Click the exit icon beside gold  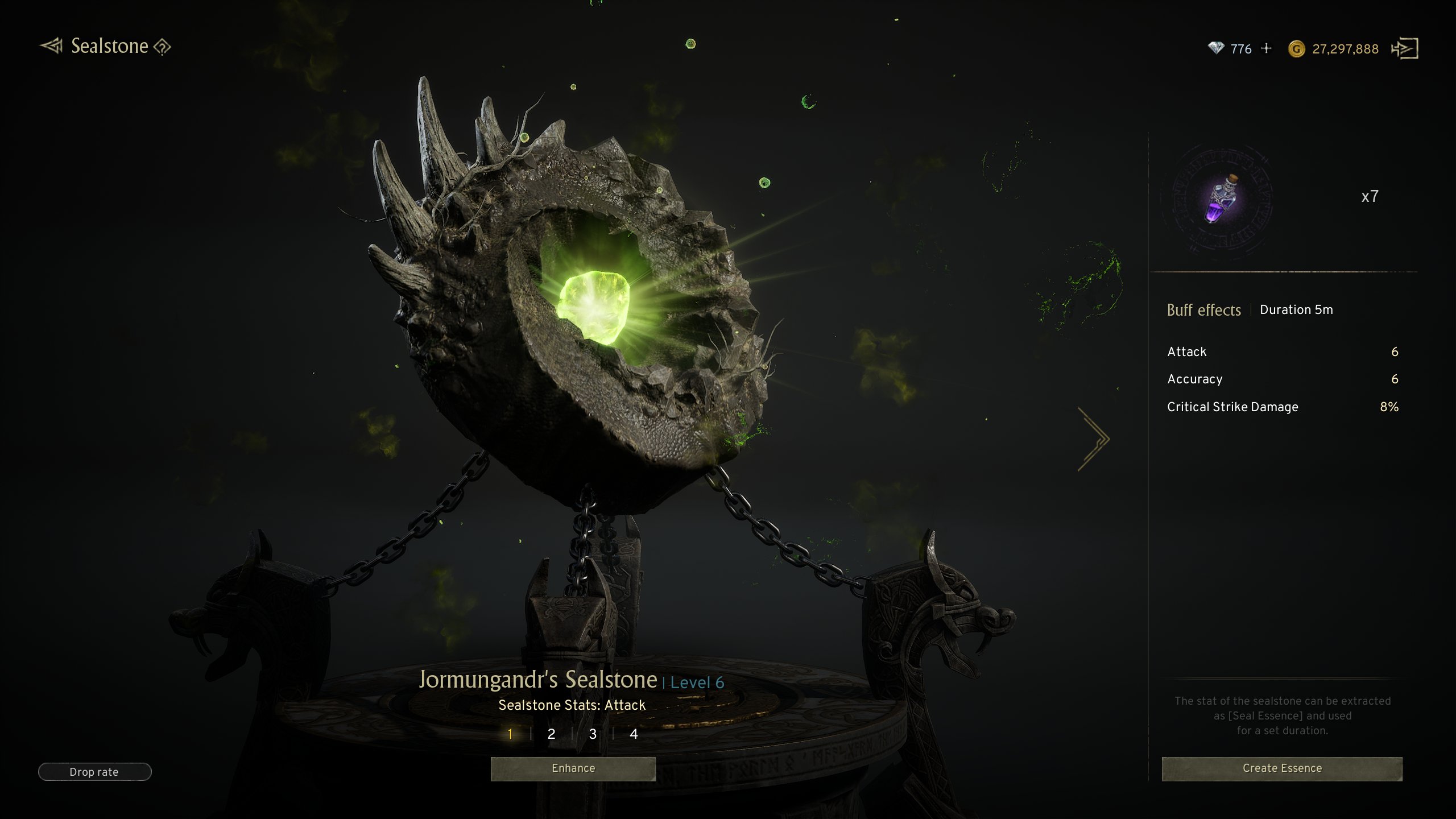tap(1405, 49)
